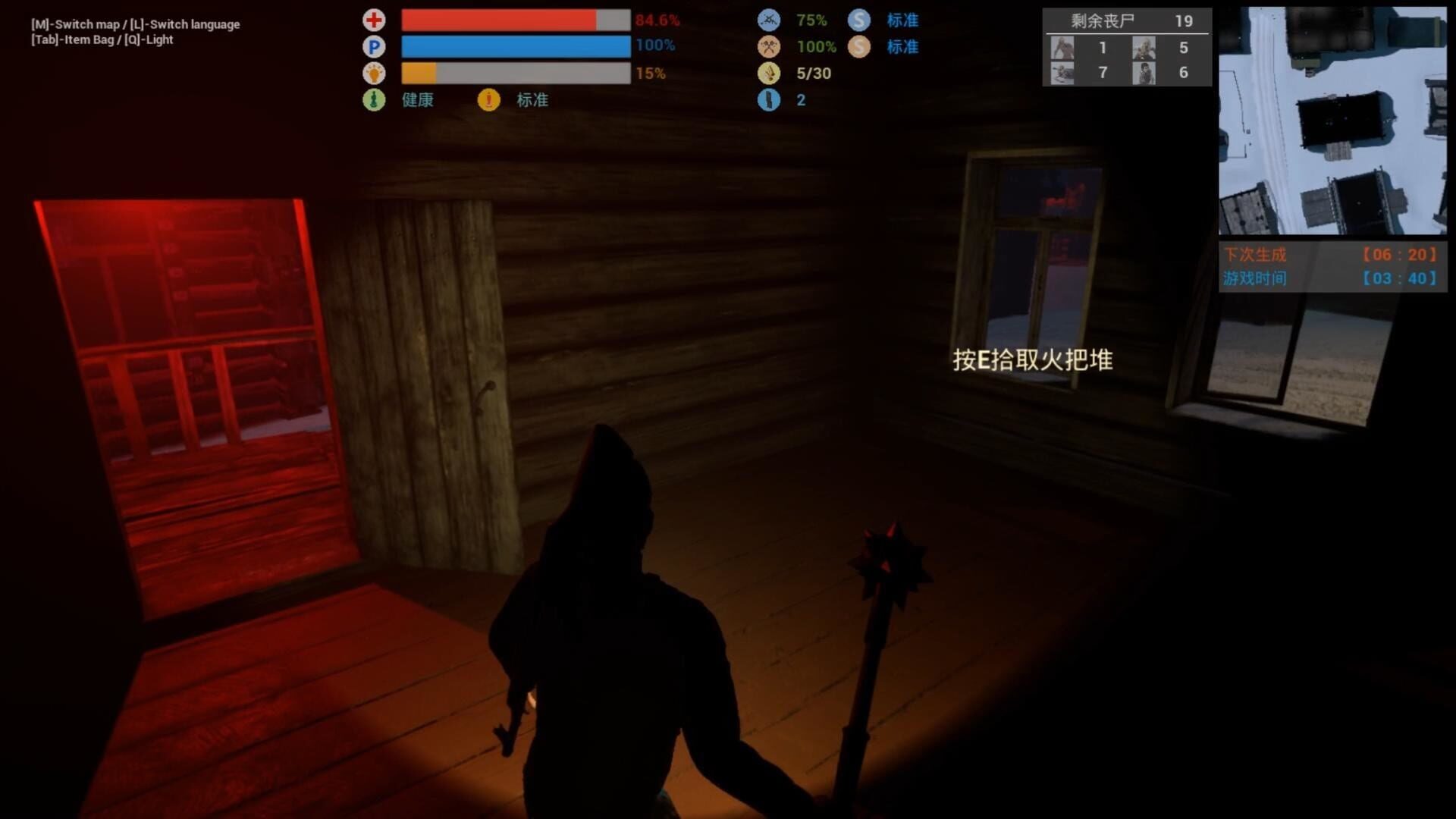Click the crossed-swords 75% melee icon
The image size is (1456, 819).
pyautogui.click(x=769, y=20)
